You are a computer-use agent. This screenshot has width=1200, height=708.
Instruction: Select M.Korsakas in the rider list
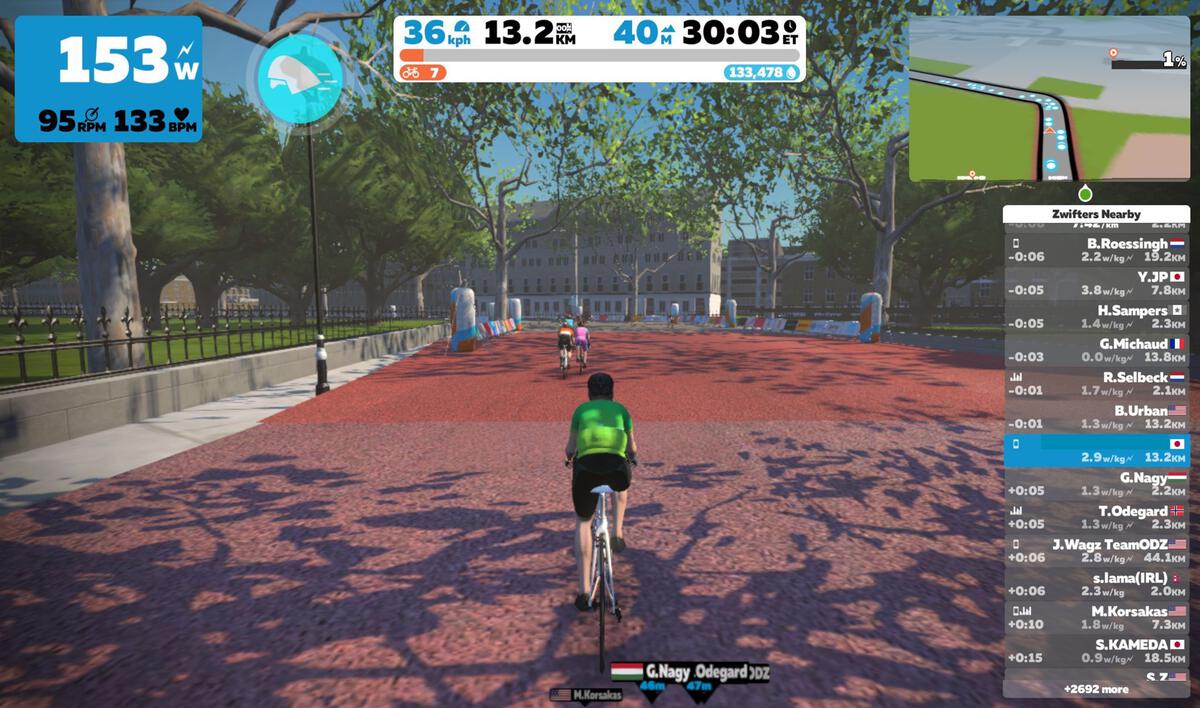coord(1097,618)
